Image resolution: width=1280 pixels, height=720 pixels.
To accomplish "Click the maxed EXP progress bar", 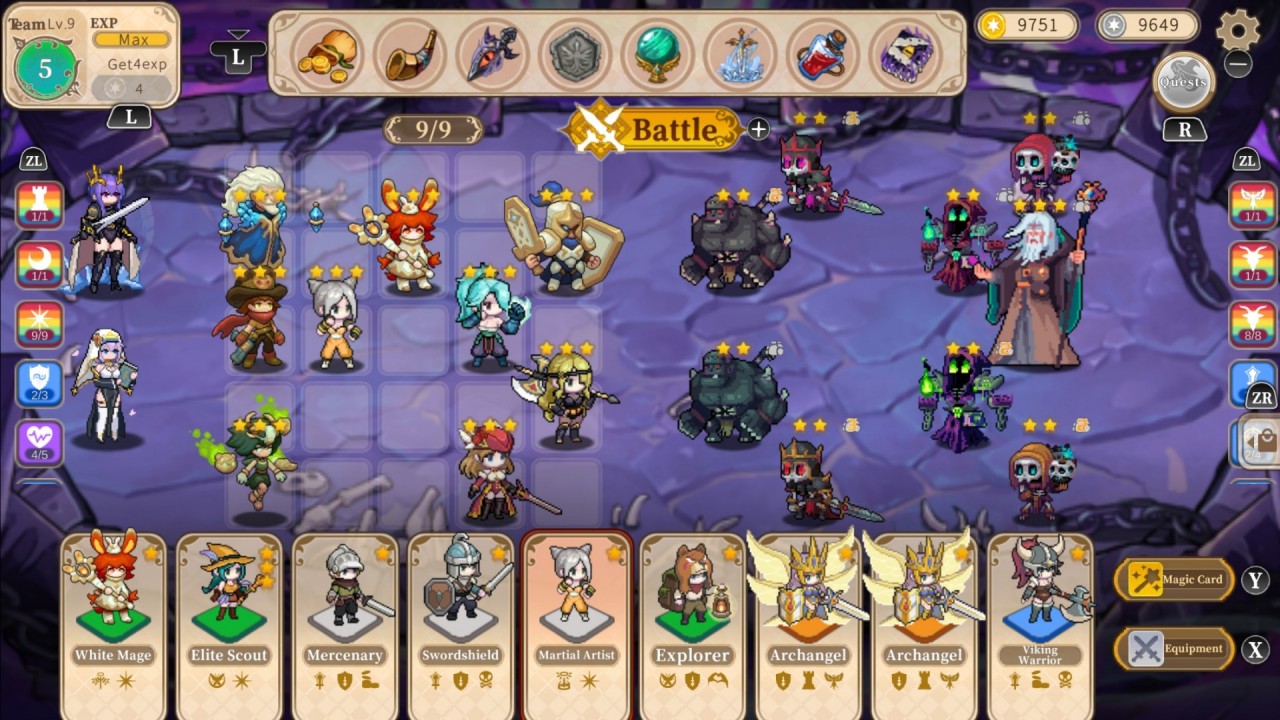I will (x=131, y=39).
